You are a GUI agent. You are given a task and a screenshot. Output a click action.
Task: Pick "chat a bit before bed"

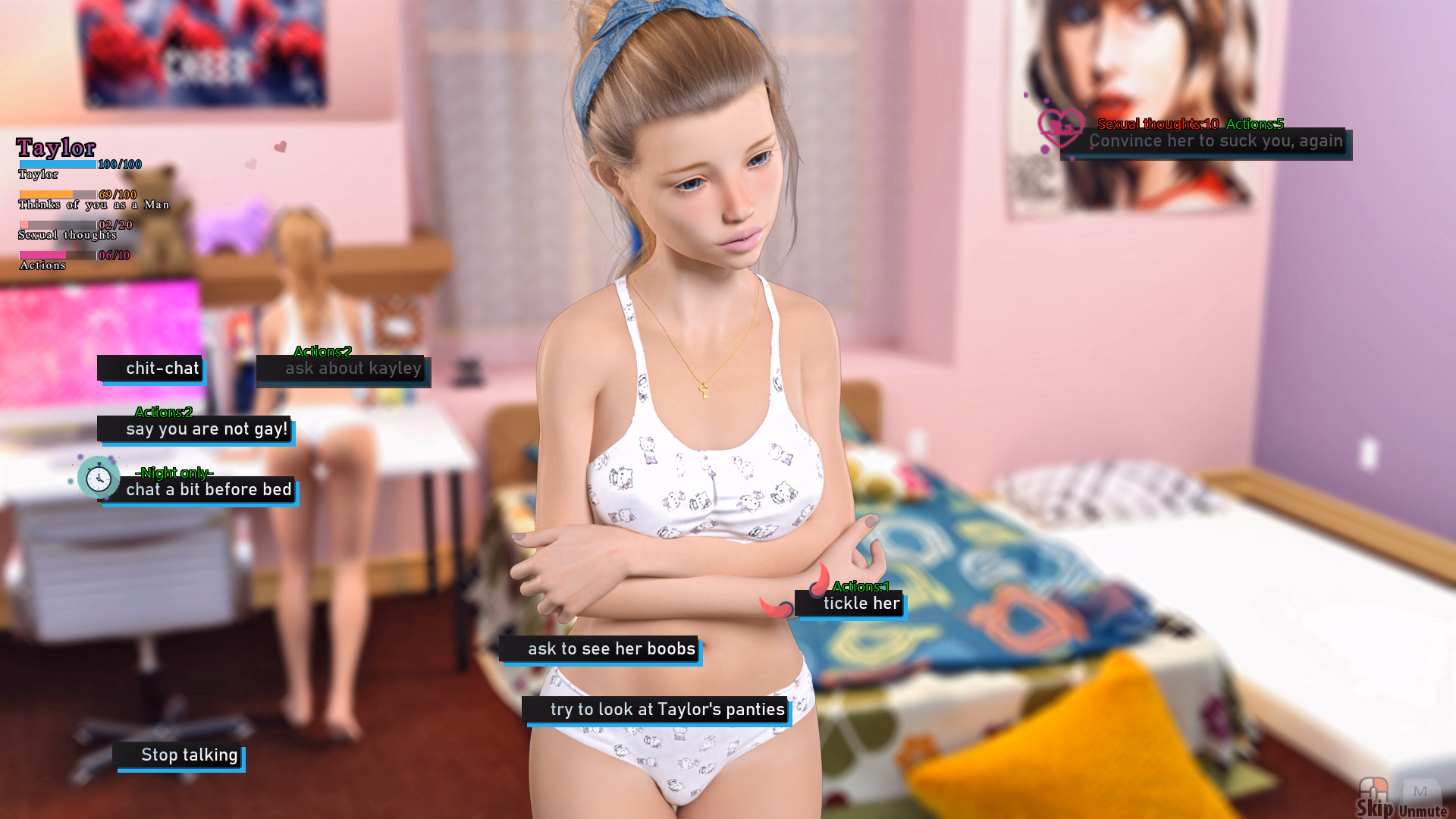coord(209,489)
